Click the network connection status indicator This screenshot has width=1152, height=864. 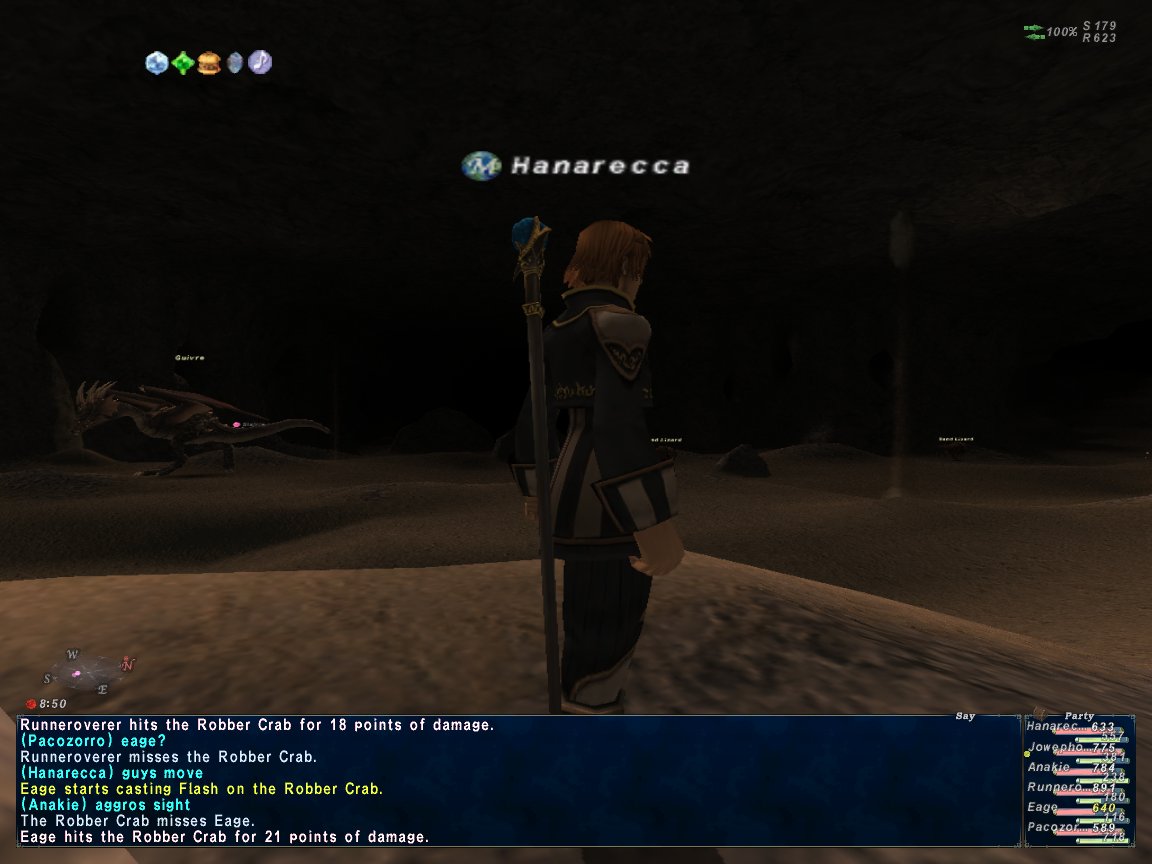[1034, 32]
